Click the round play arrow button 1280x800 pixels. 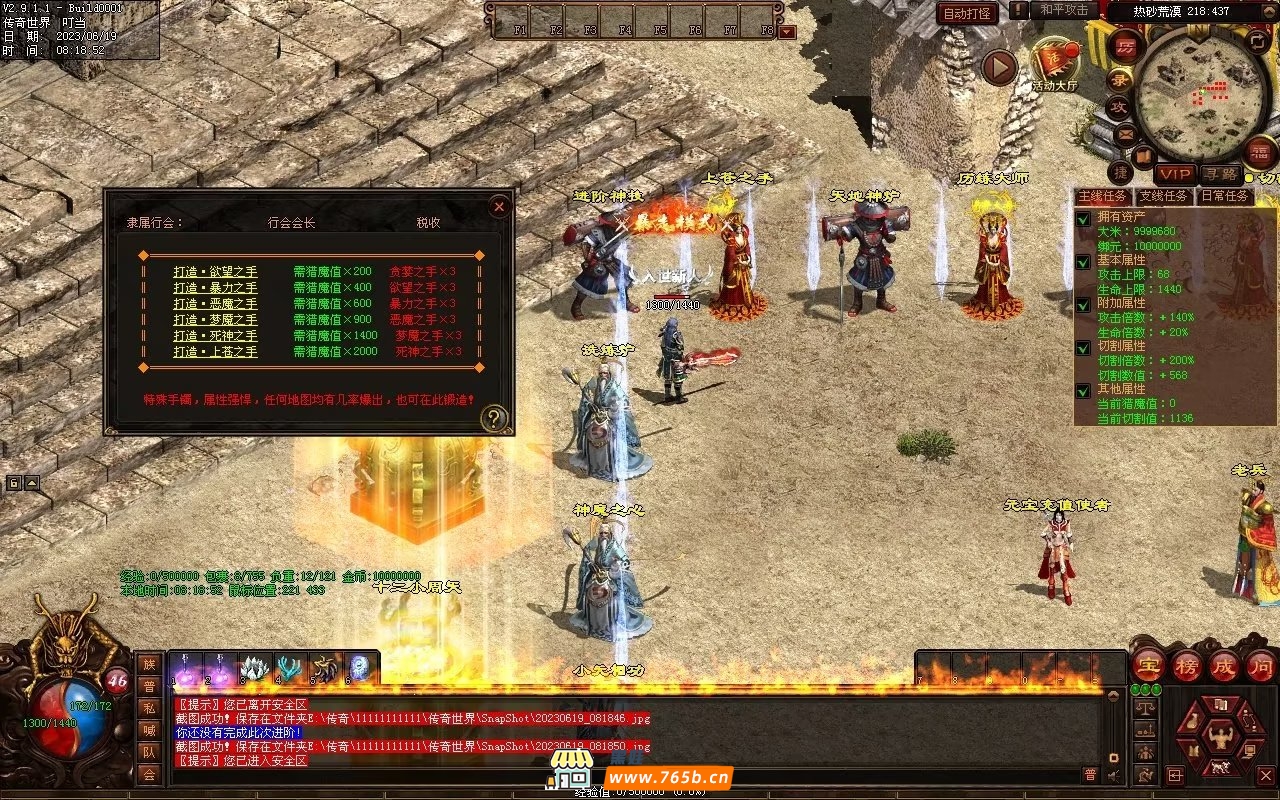click(999, 67)
